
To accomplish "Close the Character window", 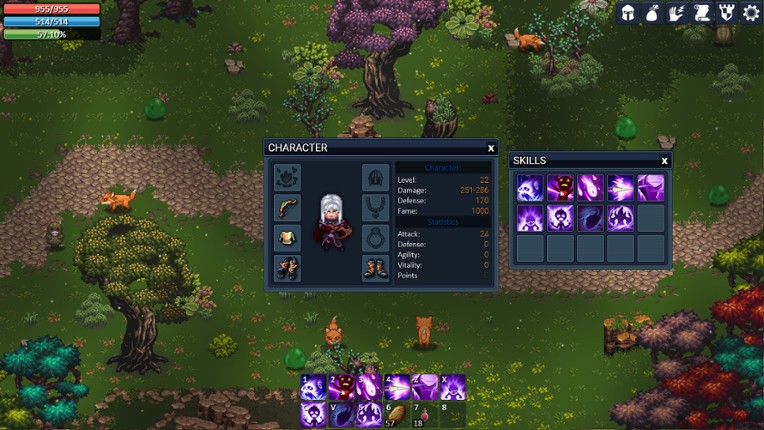I will (x=491, y=148).
